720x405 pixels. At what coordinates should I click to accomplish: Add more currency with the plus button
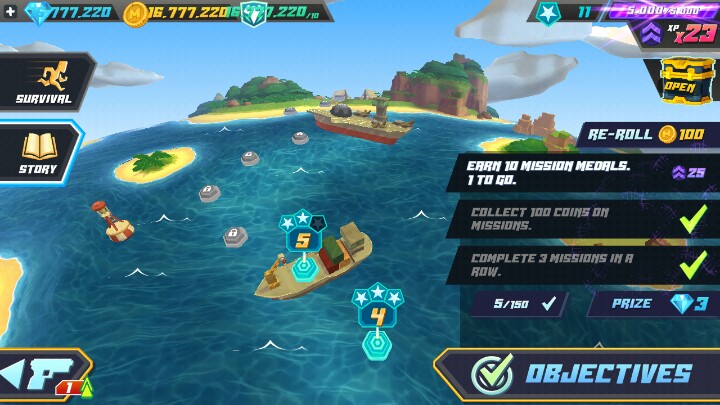coord(10,12)
